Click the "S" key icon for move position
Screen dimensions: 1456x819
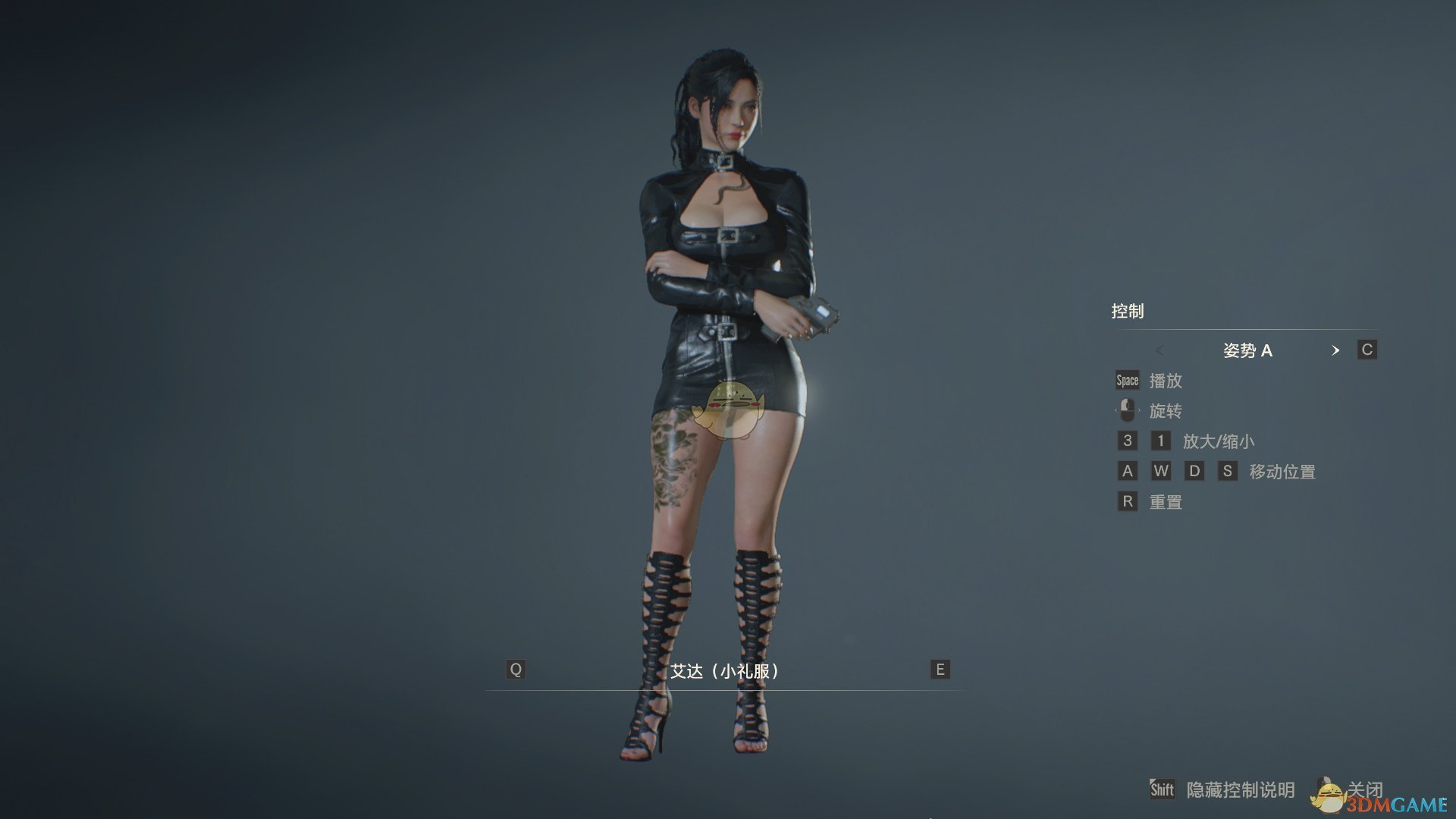click(1228, 471)
